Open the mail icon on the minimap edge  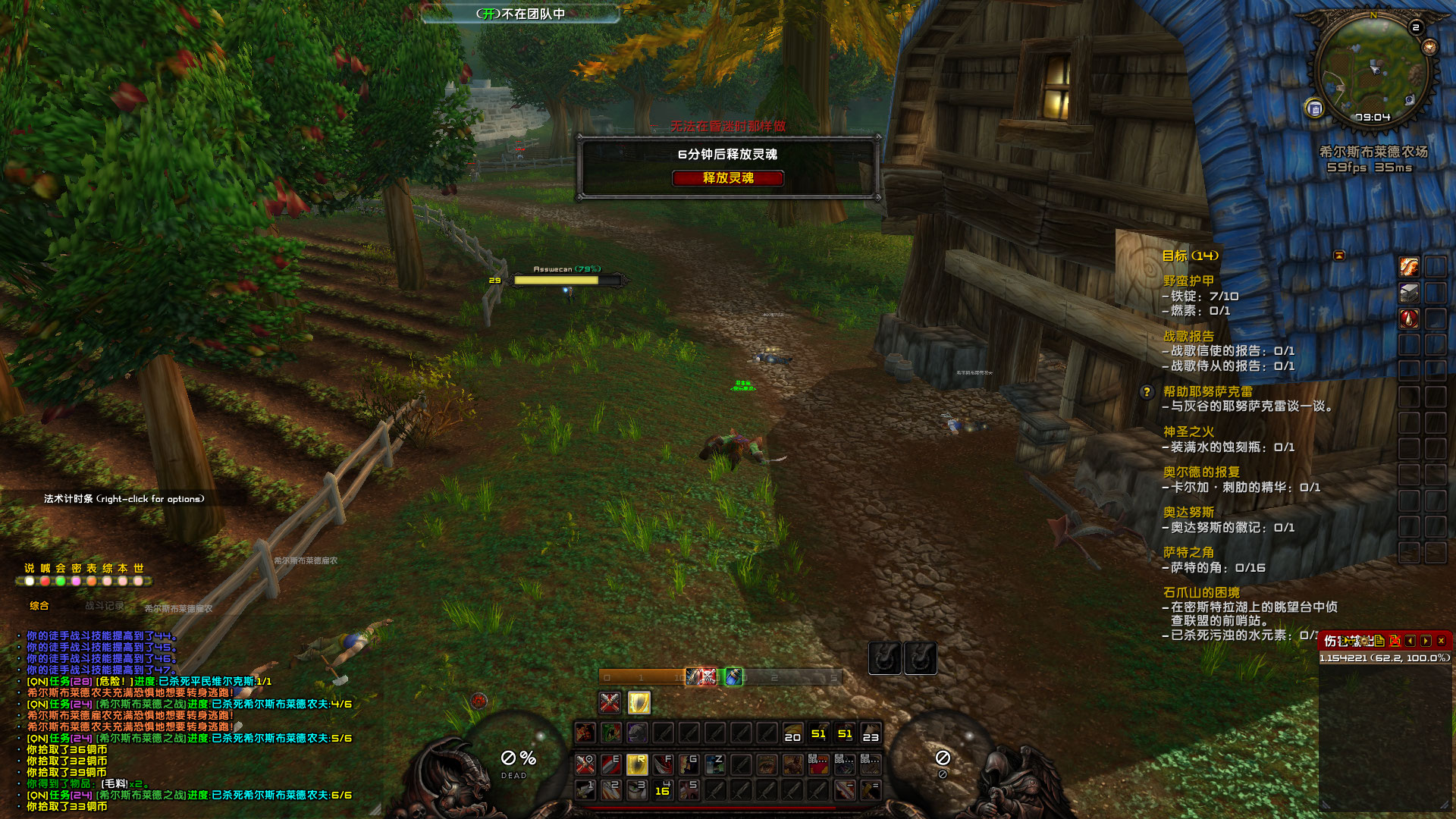(x=1314, y=108)
